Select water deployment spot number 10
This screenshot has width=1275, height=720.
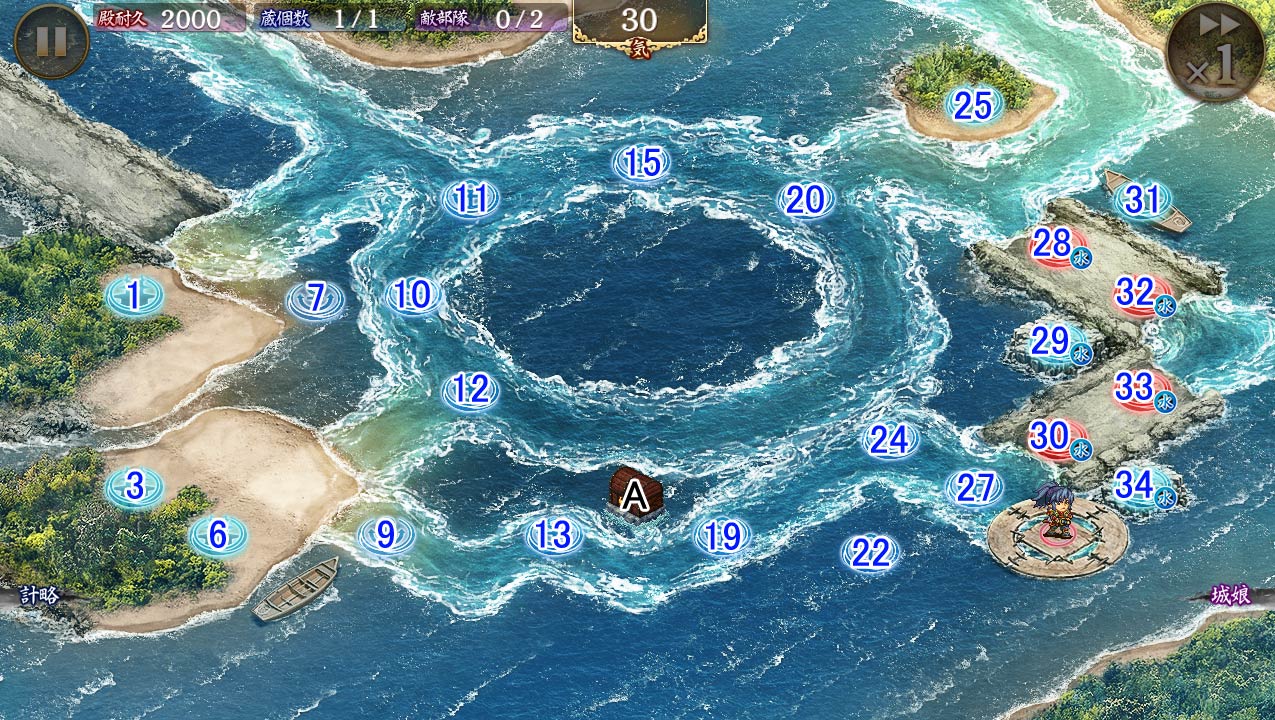[x=412, y=295]
